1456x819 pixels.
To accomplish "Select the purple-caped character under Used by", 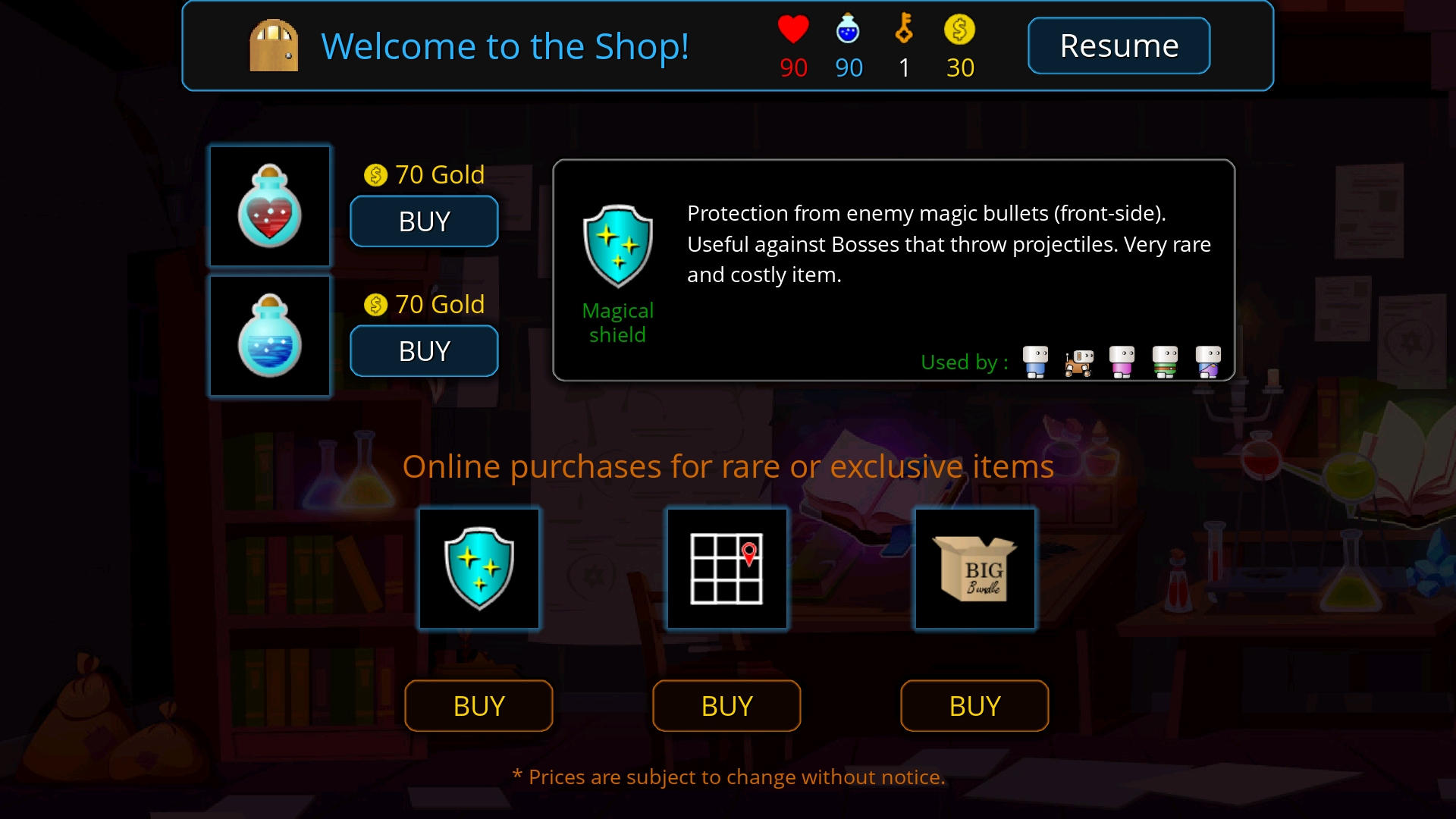I will pyautogui.click(x=1208, y=360).
